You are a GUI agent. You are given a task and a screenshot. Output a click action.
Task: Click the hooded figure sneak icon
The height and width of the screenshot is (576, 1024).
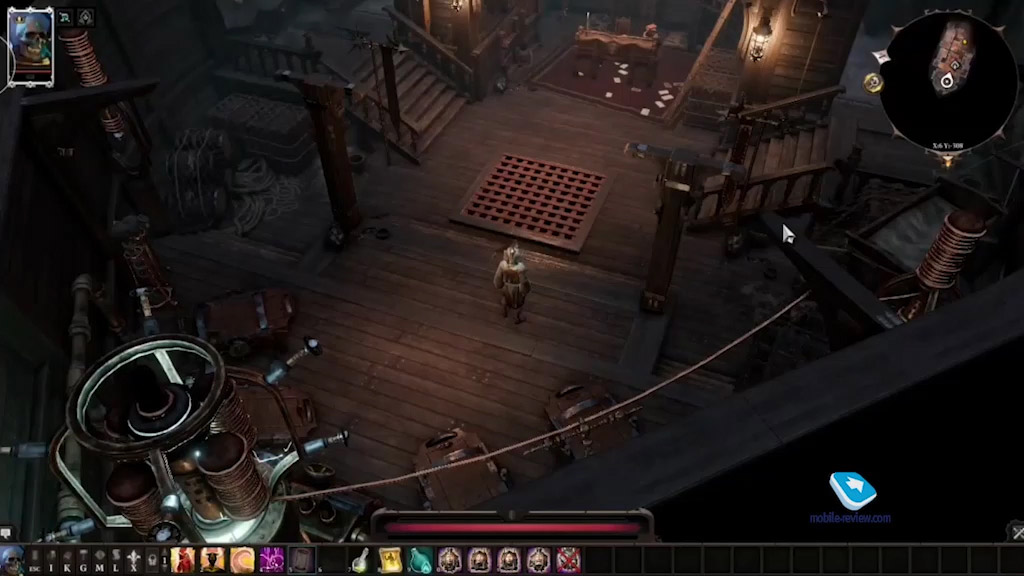point(85,17)
